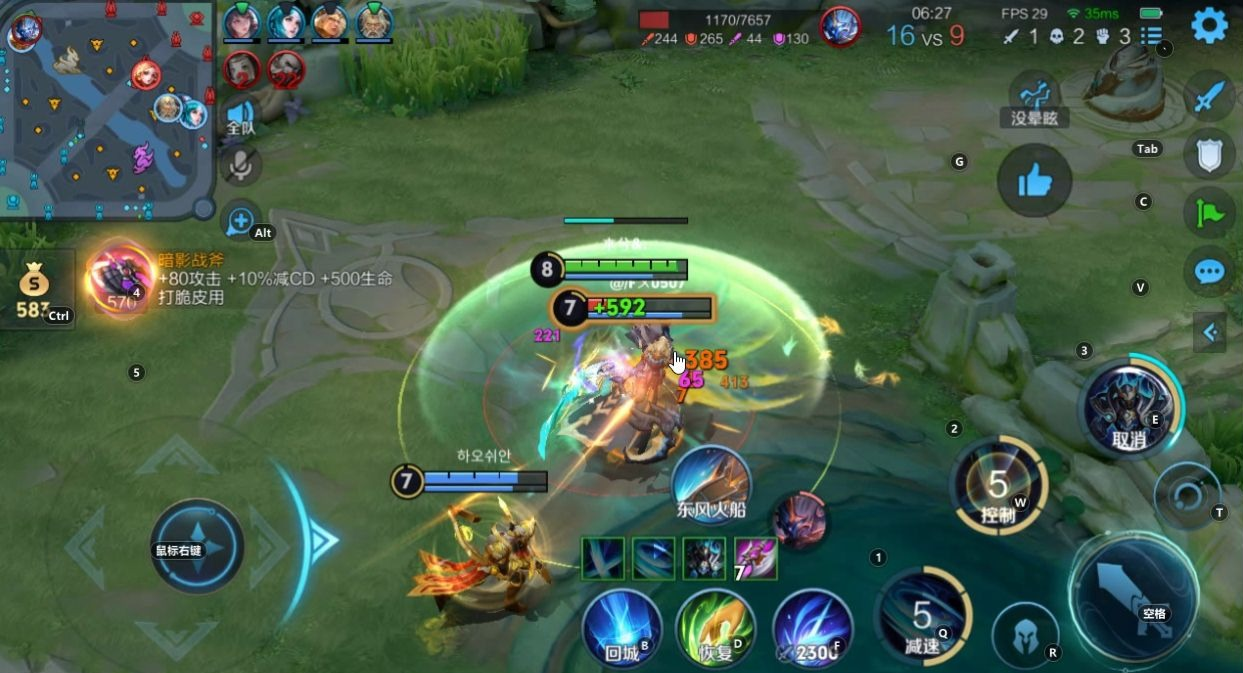Cast the 减速 skill
Image resolution: width=1243 pixels, height=673 pixels.
[921, 617]
